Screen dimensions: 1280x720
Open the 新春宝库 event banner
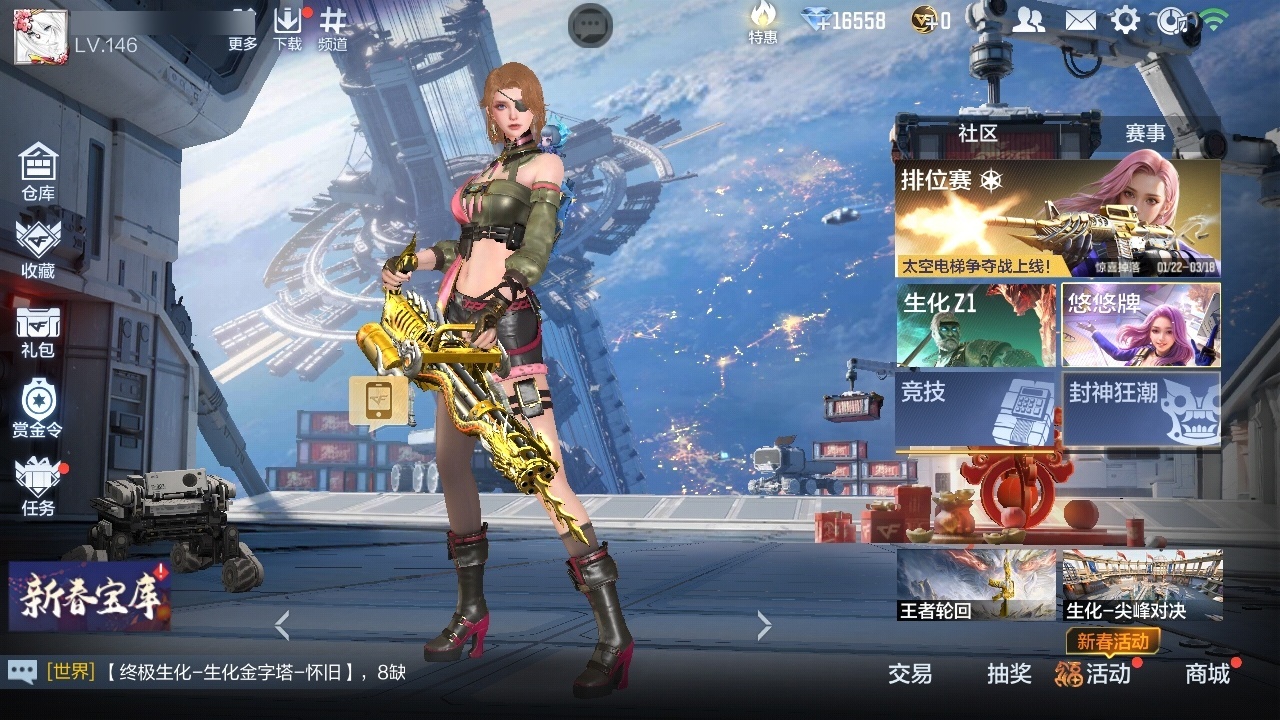click(90, 596)
